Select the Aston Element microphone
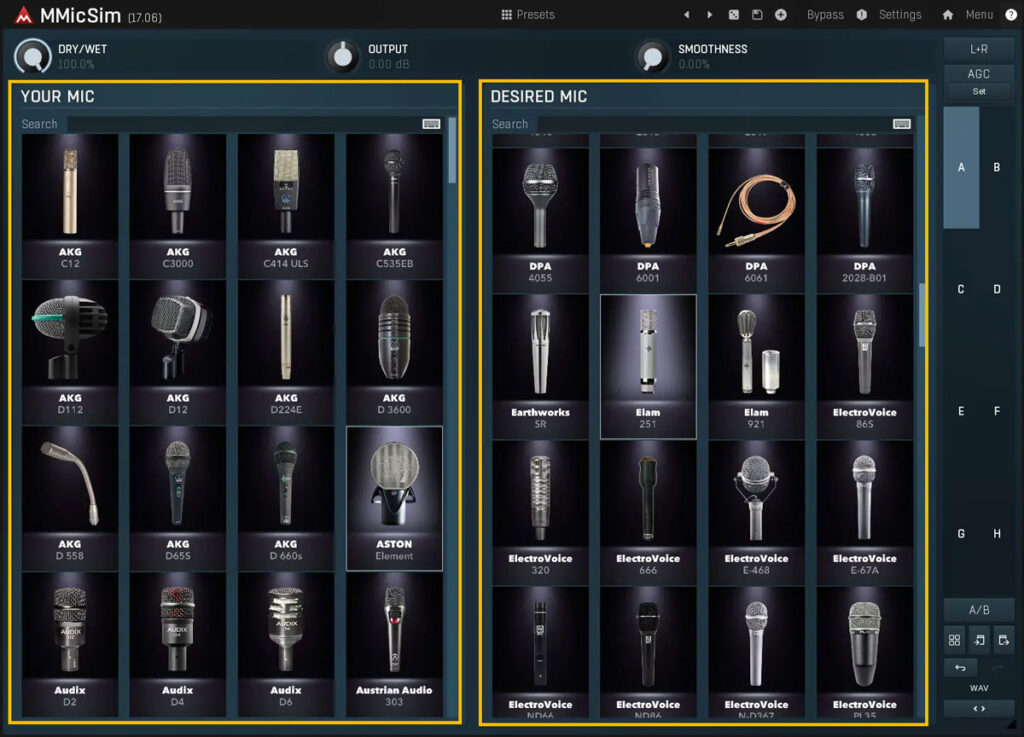Viewport: 1024px width, 737px height. tap(394, 497)
